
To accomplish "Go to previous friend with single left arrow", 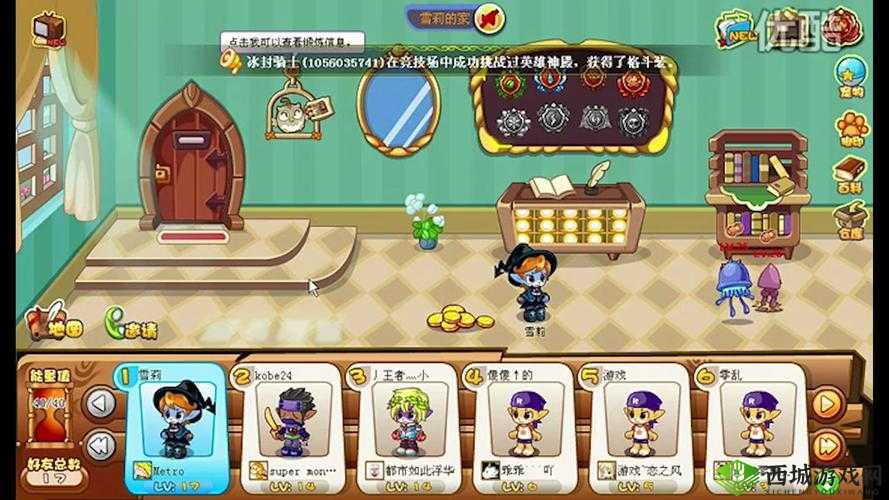I will click(99, 404).
